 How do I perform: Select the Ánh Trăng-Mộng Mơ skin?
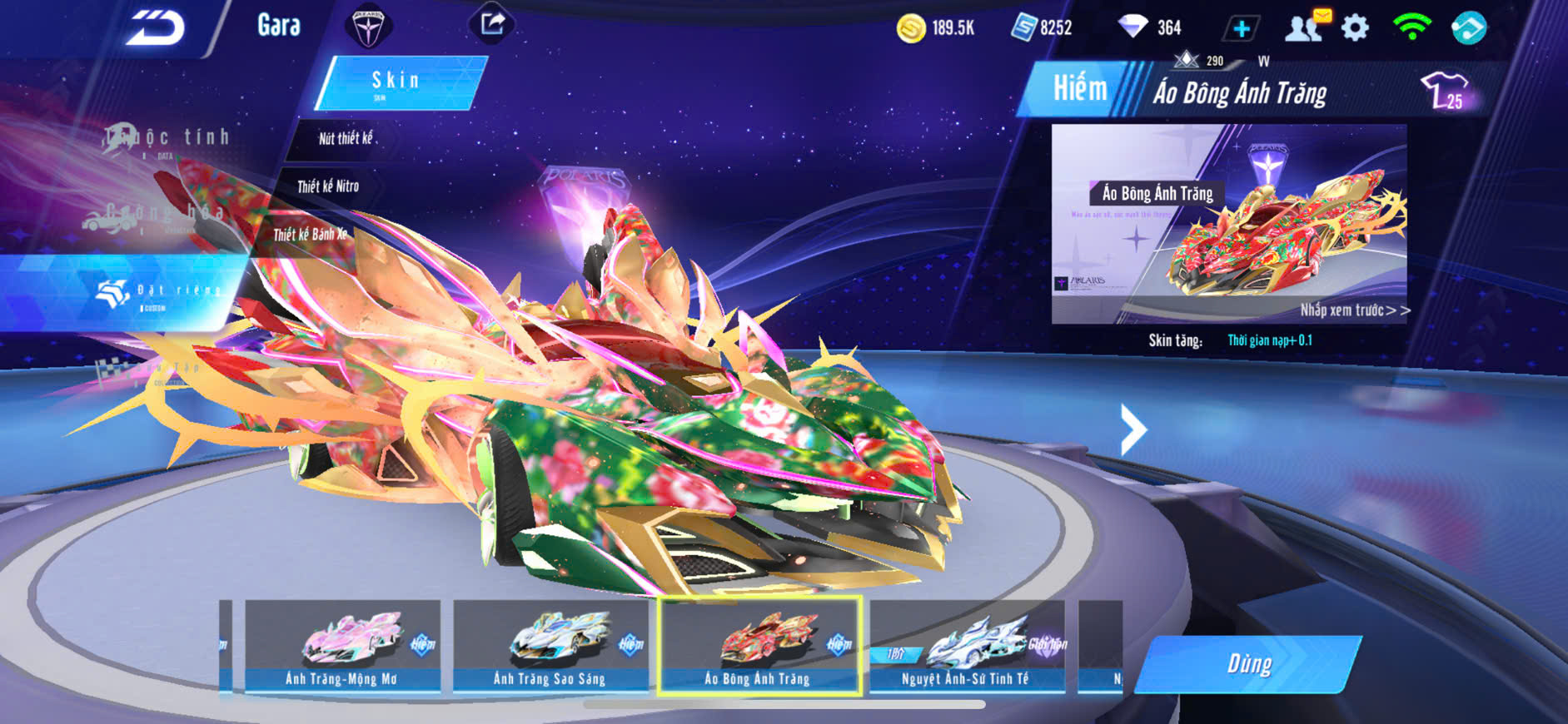click(342, 646)
